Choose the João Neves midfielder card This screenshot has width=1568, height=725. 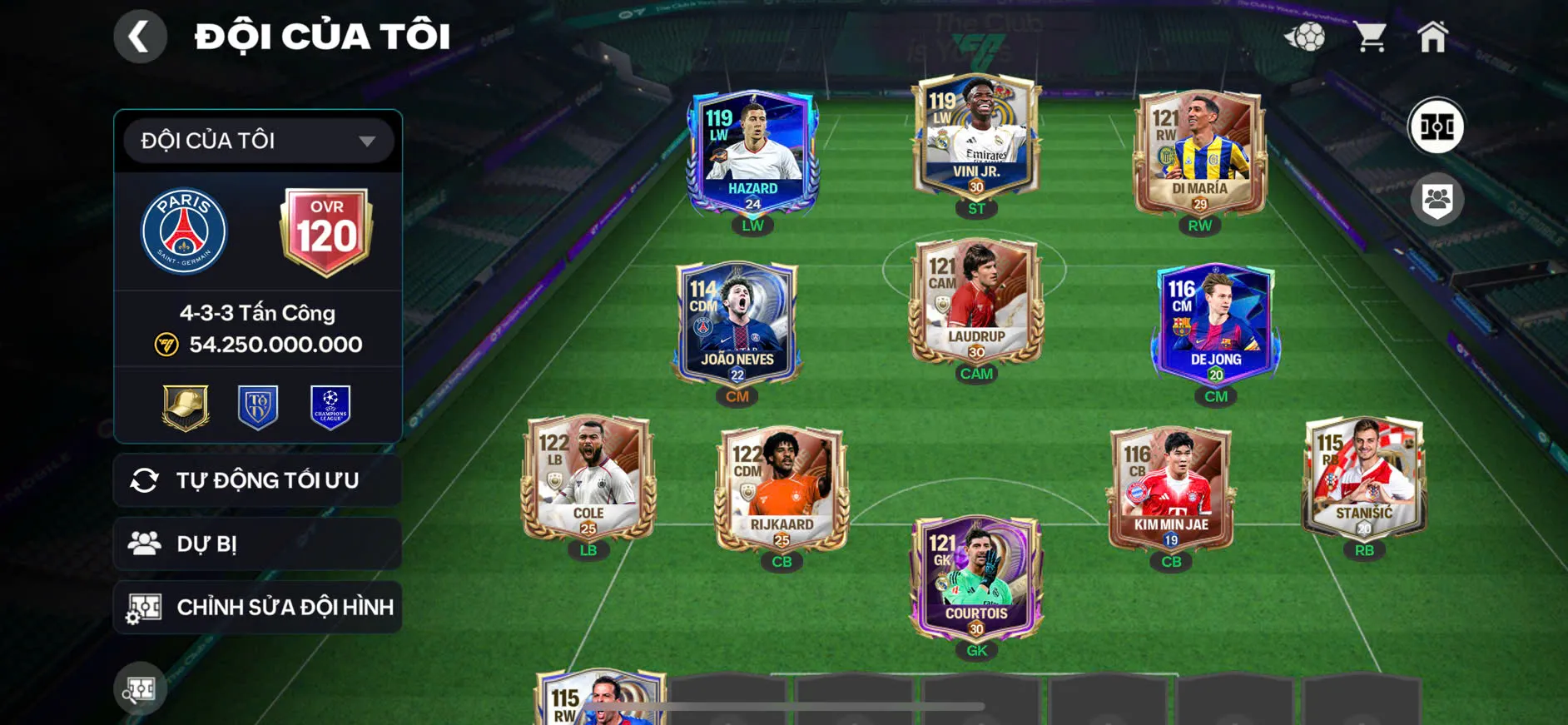[737, 323]
